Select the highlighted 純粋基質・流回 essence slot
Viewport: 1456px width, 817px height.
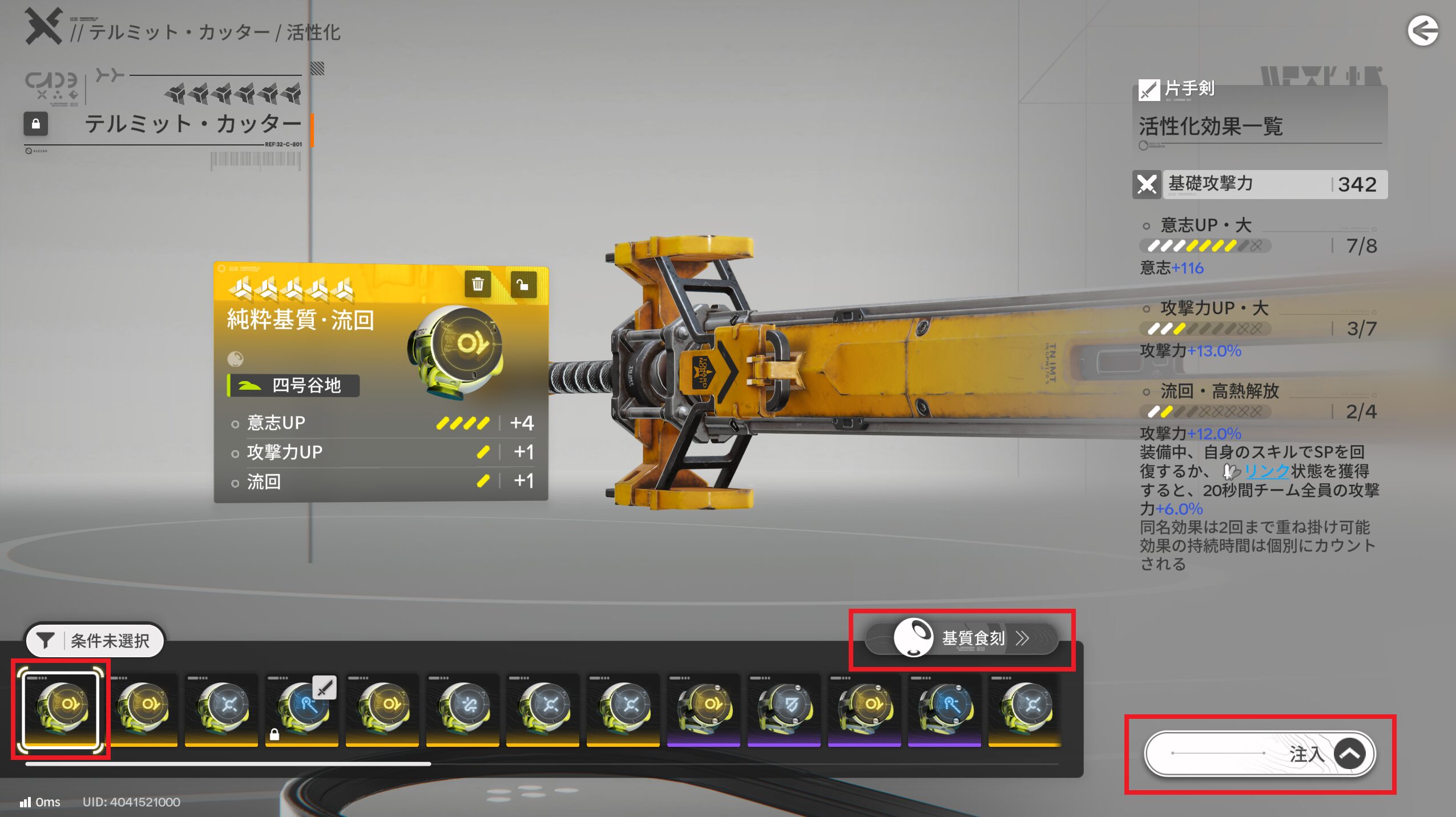click(x=61, y=709)
